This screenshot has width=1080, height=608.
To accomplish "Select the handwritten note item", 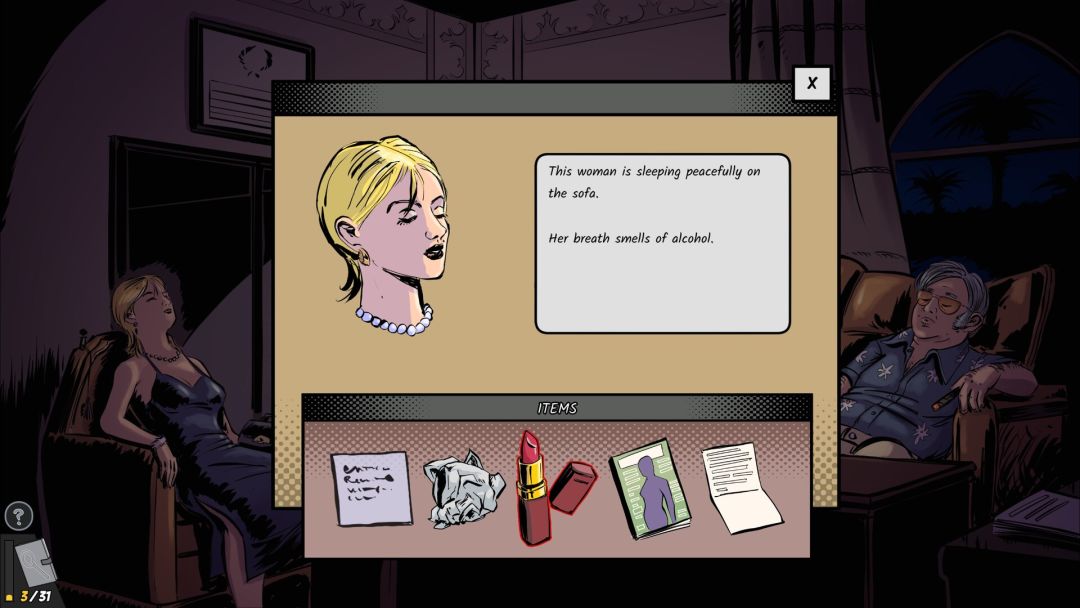I will [x=371, y=489].
